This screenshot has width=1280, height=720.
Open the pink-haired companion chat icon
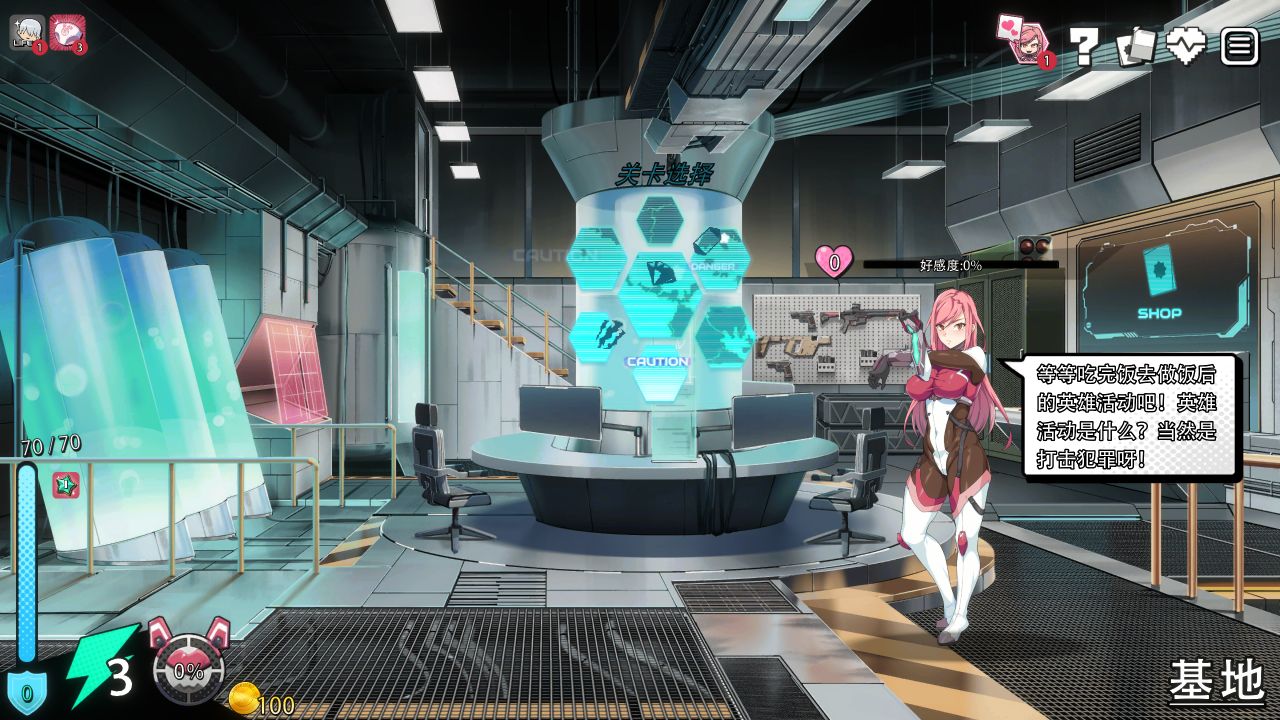tap(1023, 42)
